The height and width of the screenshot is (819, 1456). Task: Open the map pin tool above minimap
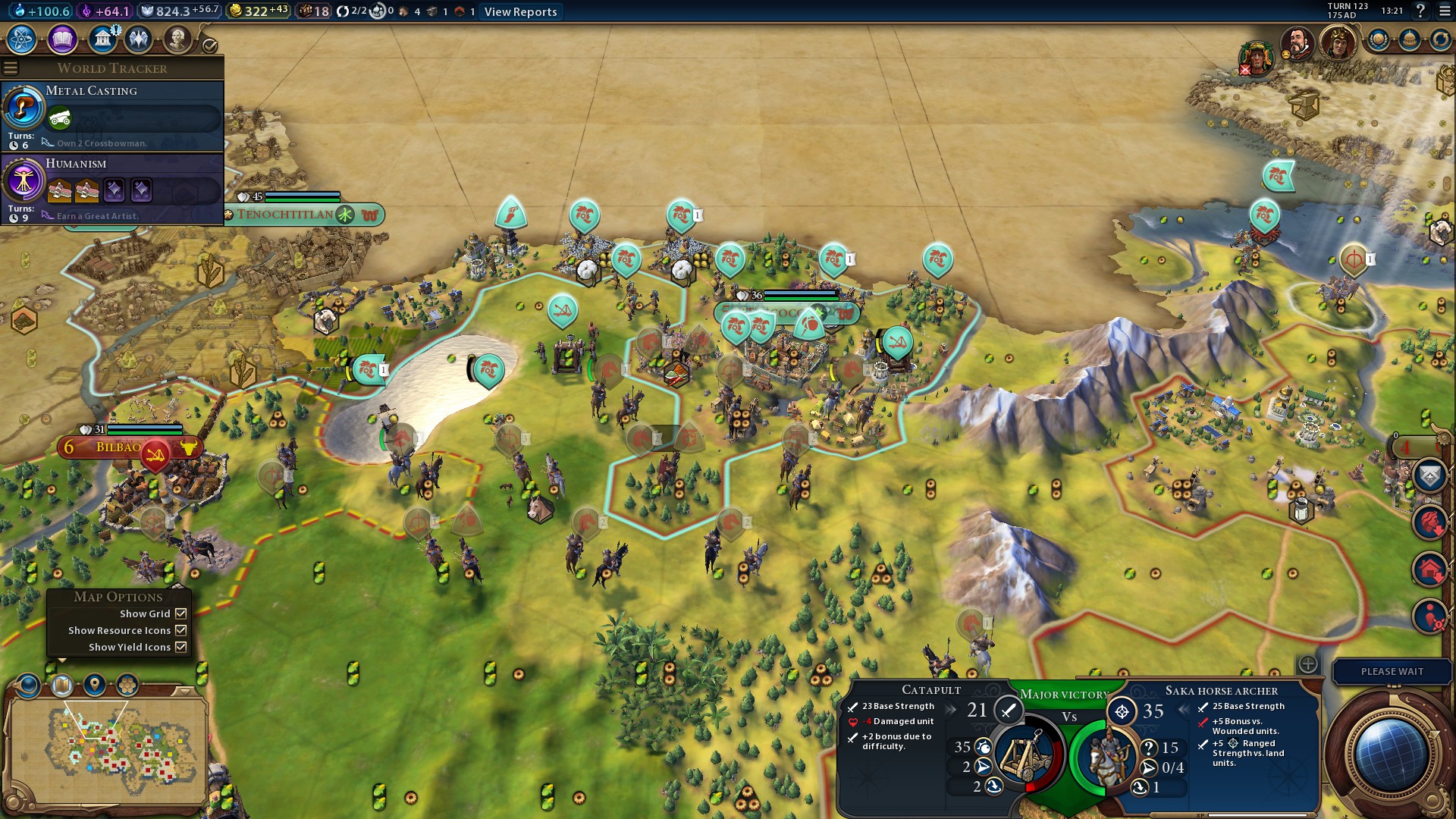coord(95,685)
